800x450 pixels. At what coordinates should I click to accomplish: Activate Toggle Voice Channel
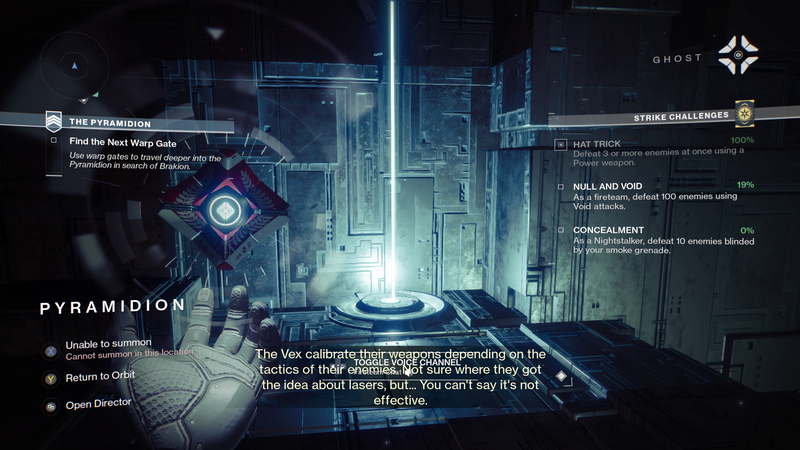pos(400,362)
